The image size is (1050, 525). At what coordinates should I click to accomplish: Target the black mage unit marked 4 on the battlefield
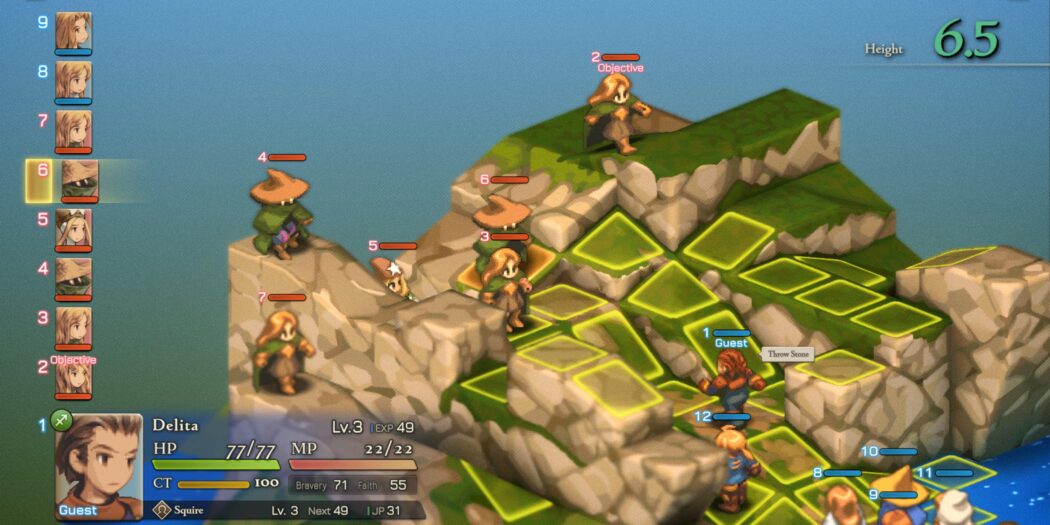pyautogui.click(x=280, y=212)
